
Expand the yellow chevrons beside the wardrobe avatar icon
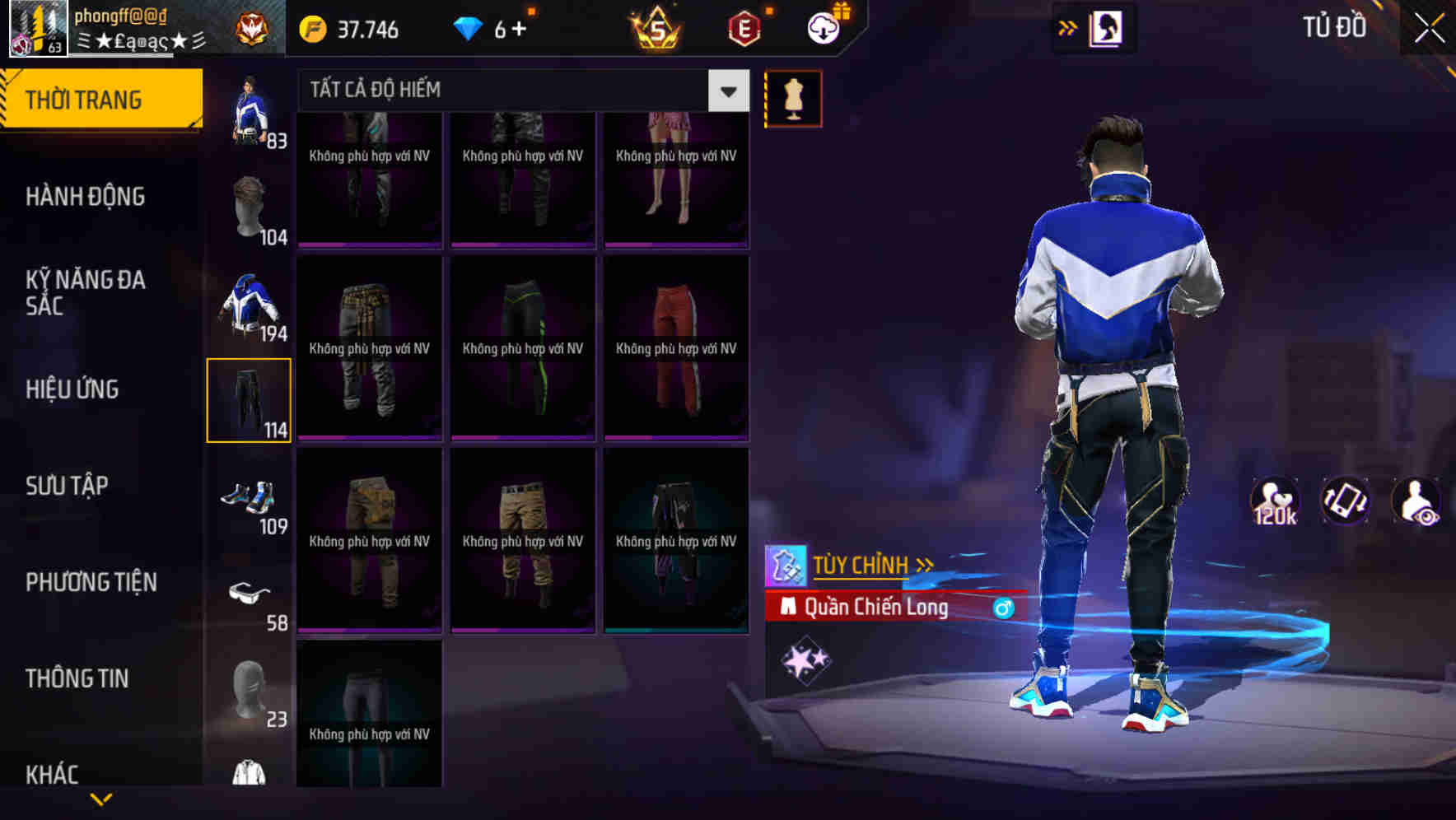[1068, 27]
